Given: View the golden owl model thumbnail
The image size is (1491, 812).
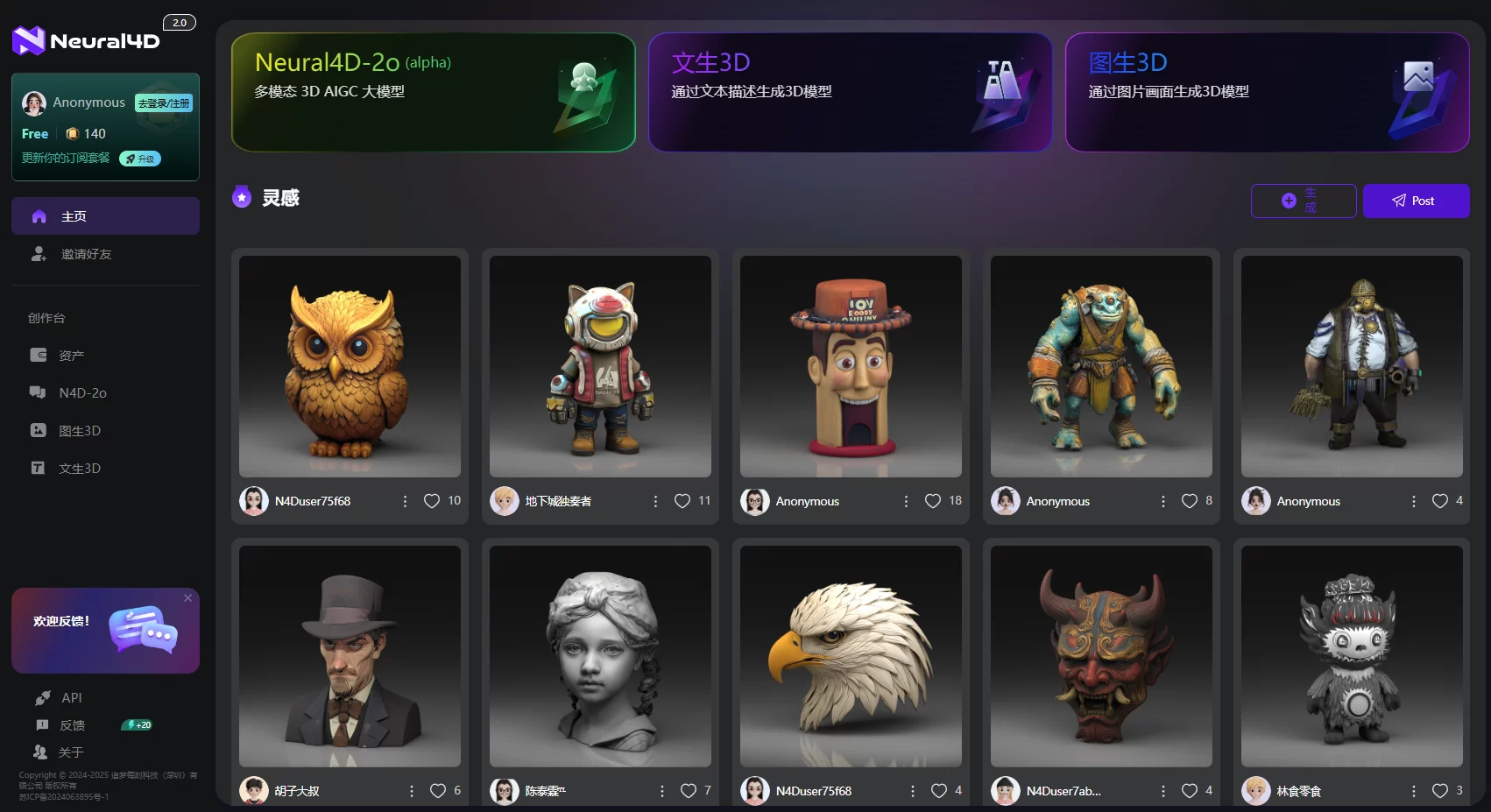Looking at the screenshot, I should [350, 366].
